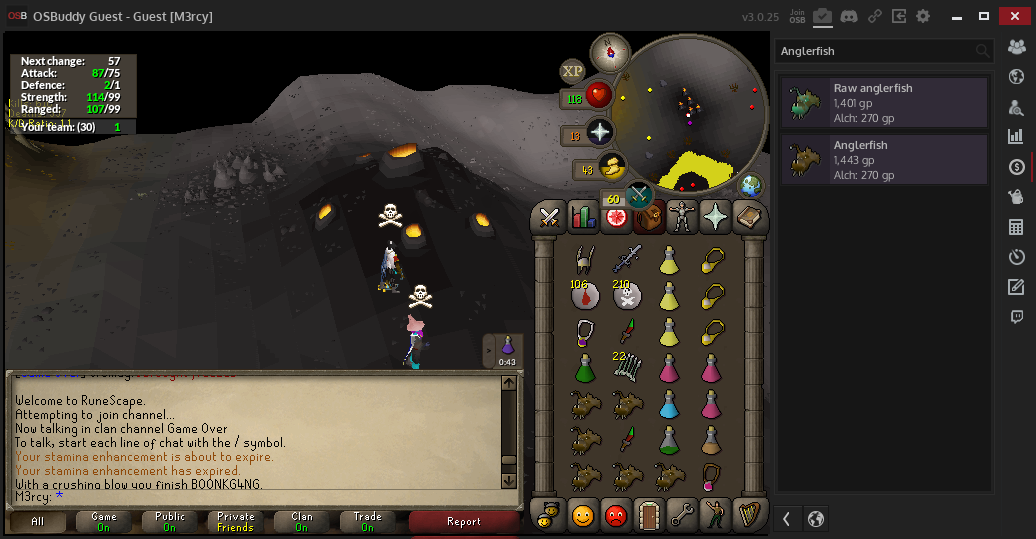Viewport: 1036px width, 539px height.
Task: Switch chat filter to Clan
Action: (x=301, y=521)
